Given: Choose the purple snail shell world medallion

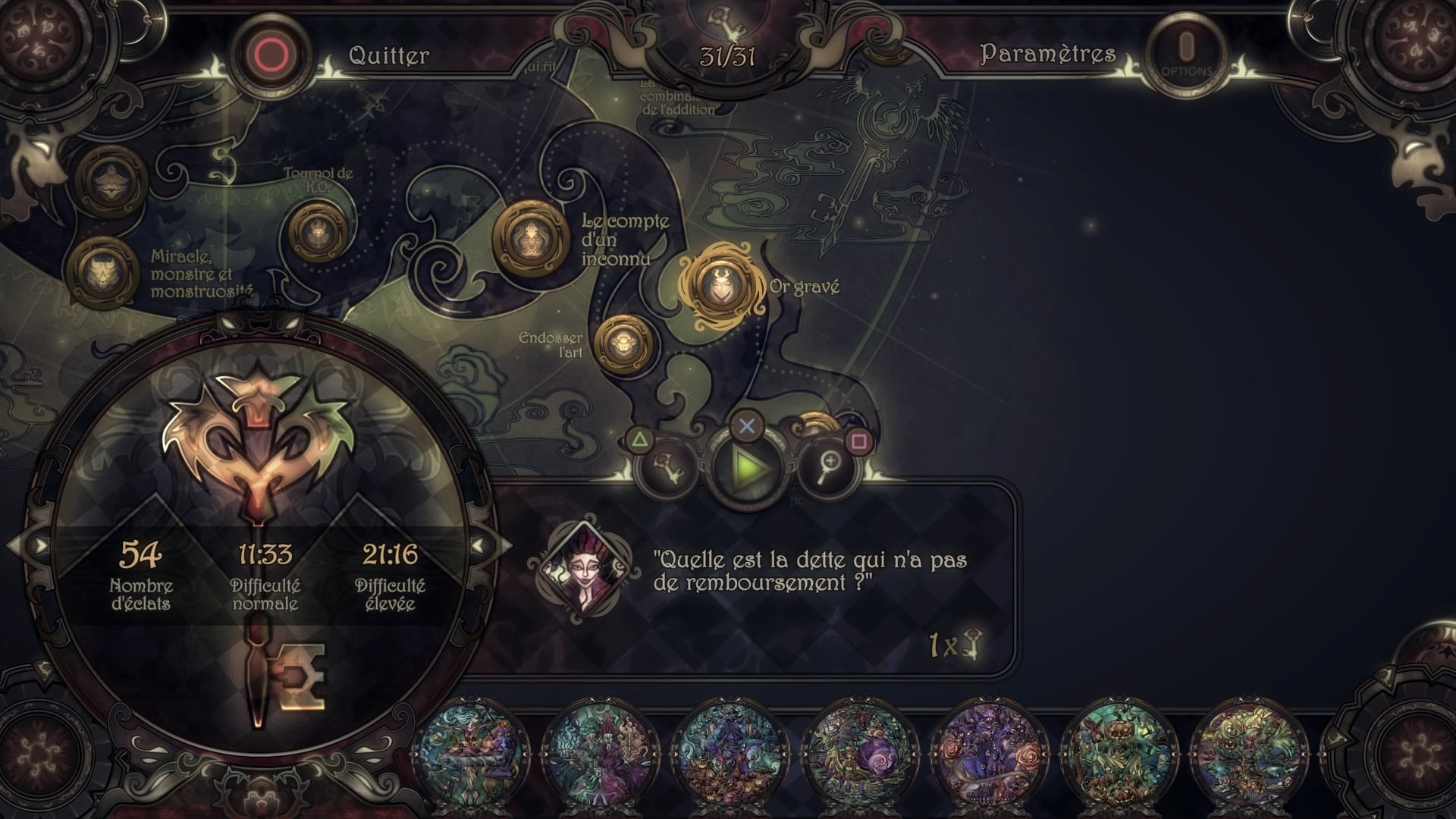Looking at the screenshot, I should pyautogui.click(x=858, y=752).
